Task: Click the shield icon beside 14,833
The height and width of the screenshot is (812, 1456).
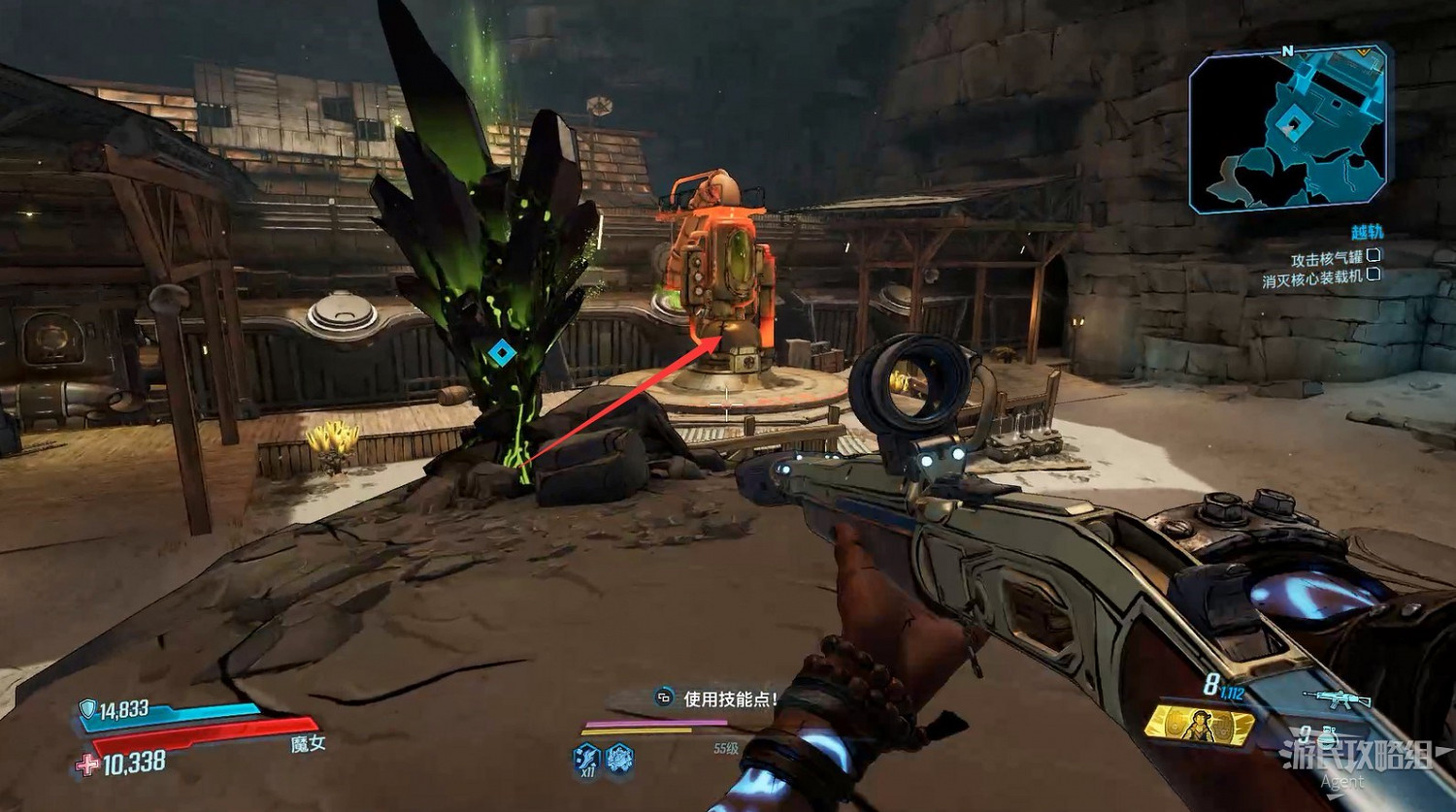Action: tap(88, 710)
